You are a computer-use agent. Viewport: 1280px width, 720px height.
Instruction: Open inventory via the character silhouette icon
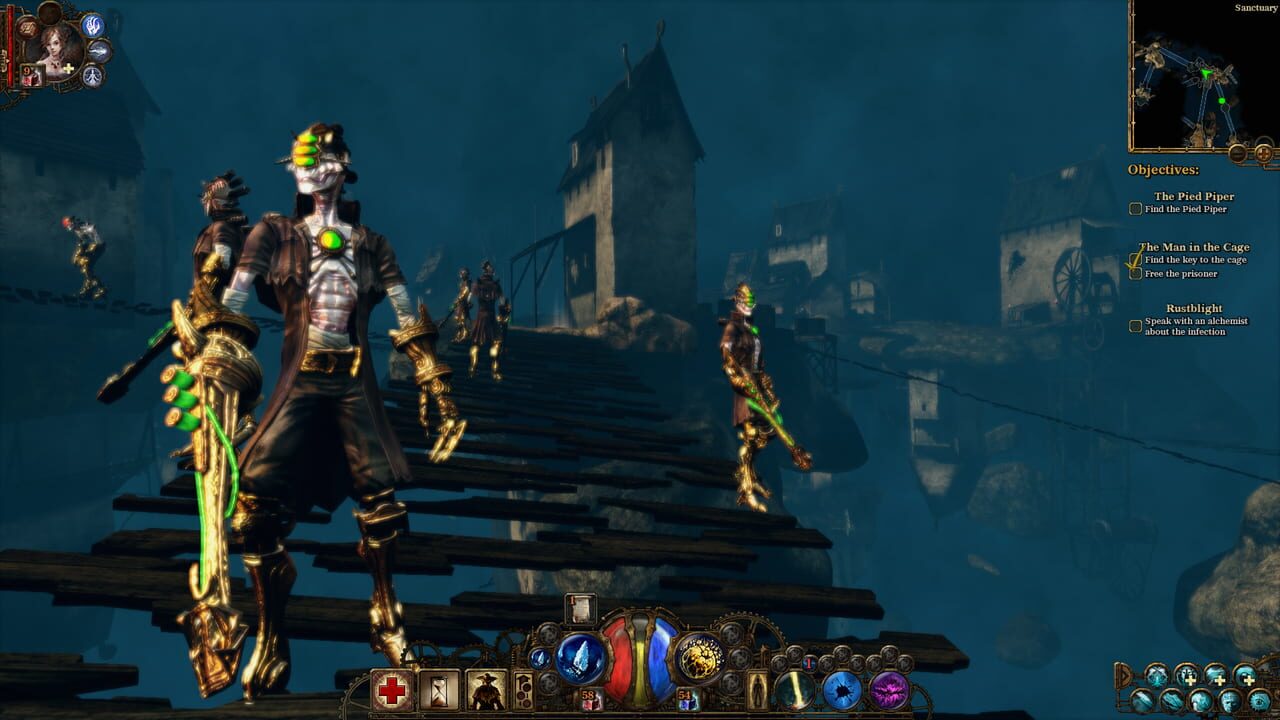point(757,692)
